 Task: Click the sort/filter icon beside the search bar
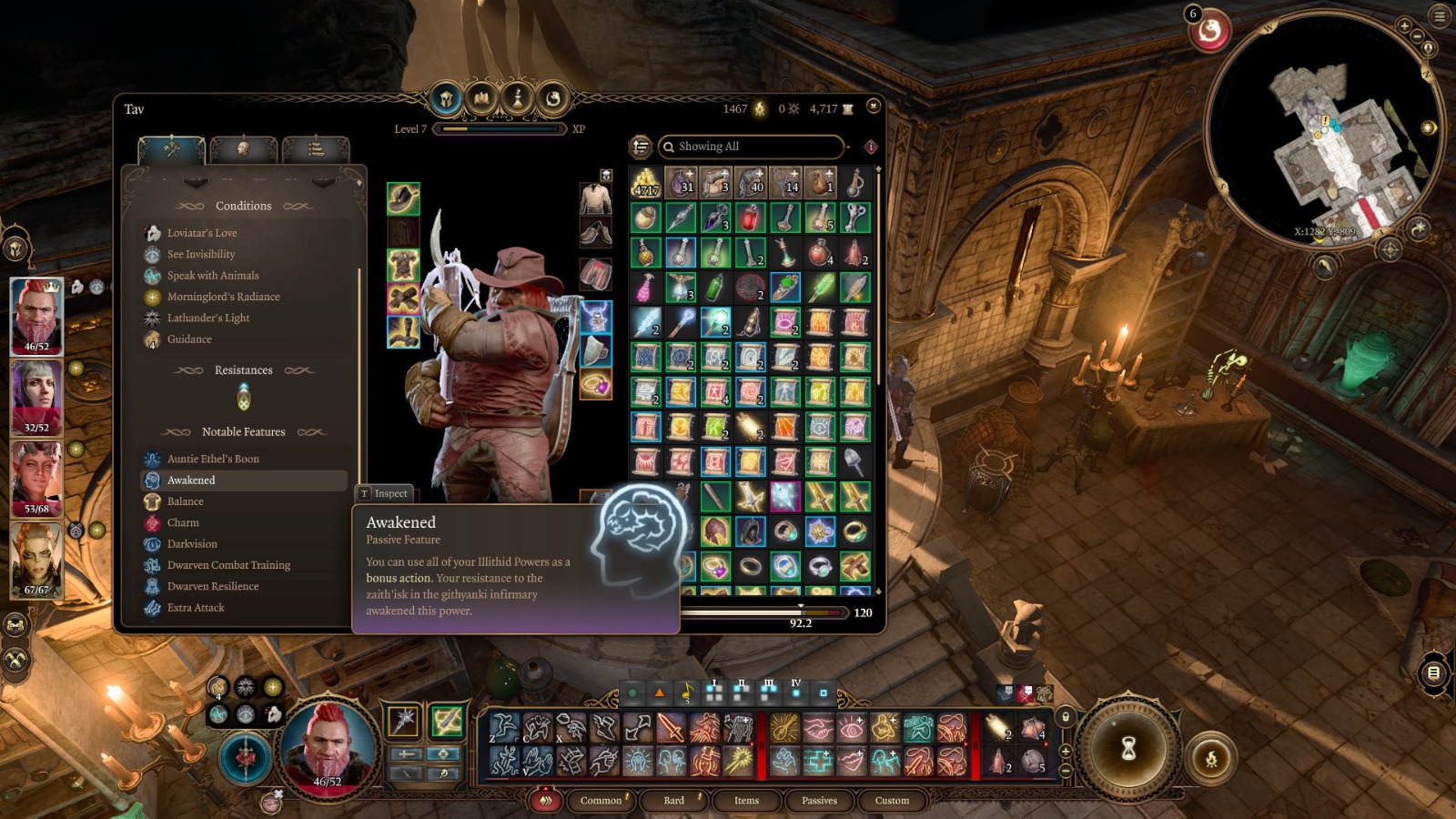point(641,147)
